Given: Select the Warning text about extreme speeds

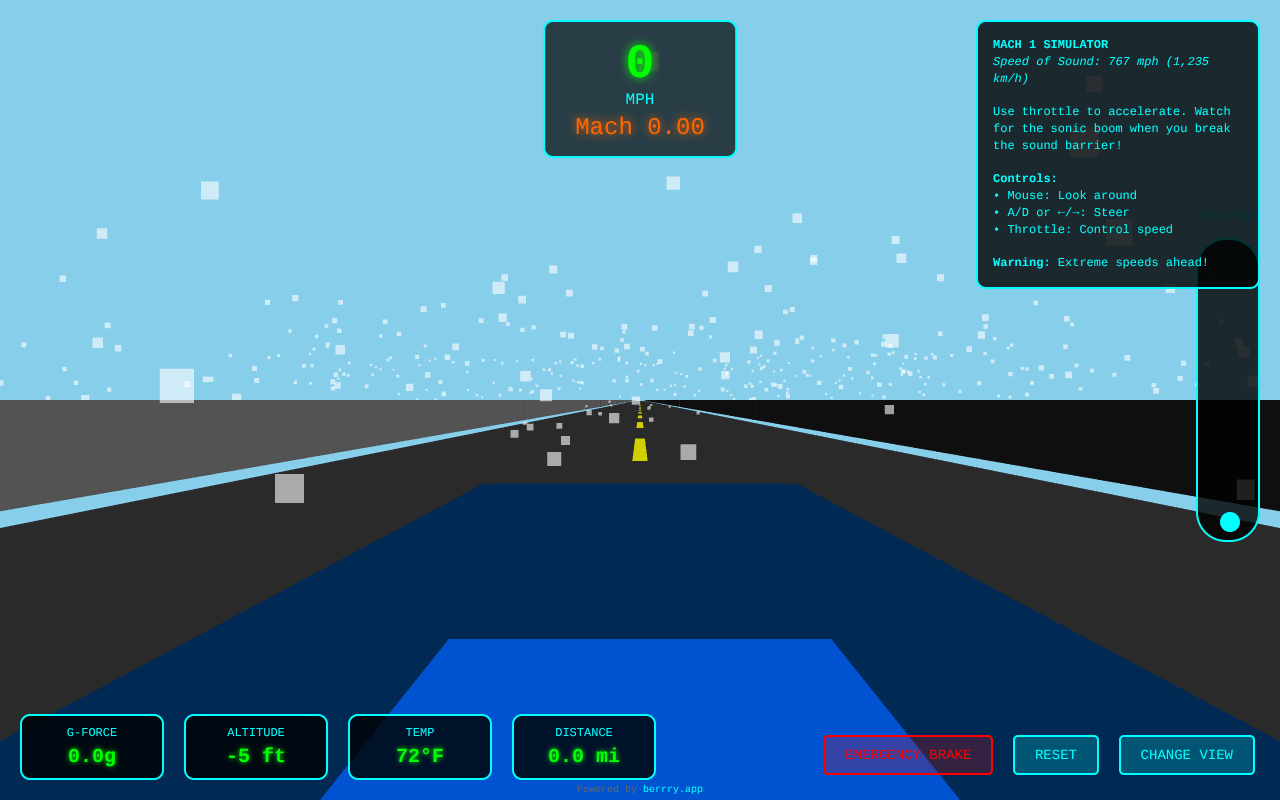Looking at the screenshot, I should point(1100,262).
